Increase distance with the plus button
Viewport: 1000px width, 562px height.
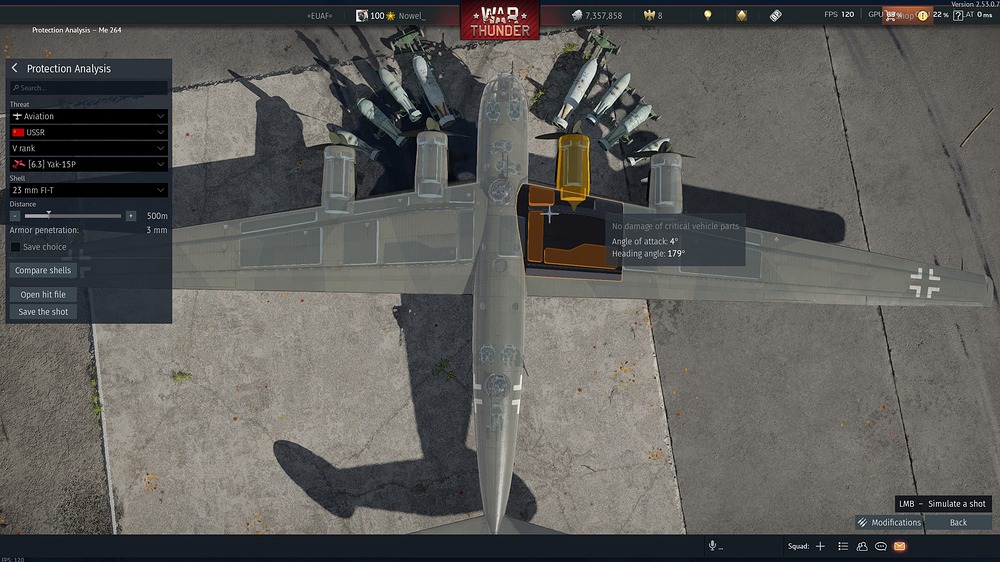pyautogui.click(x=131, y=216)
